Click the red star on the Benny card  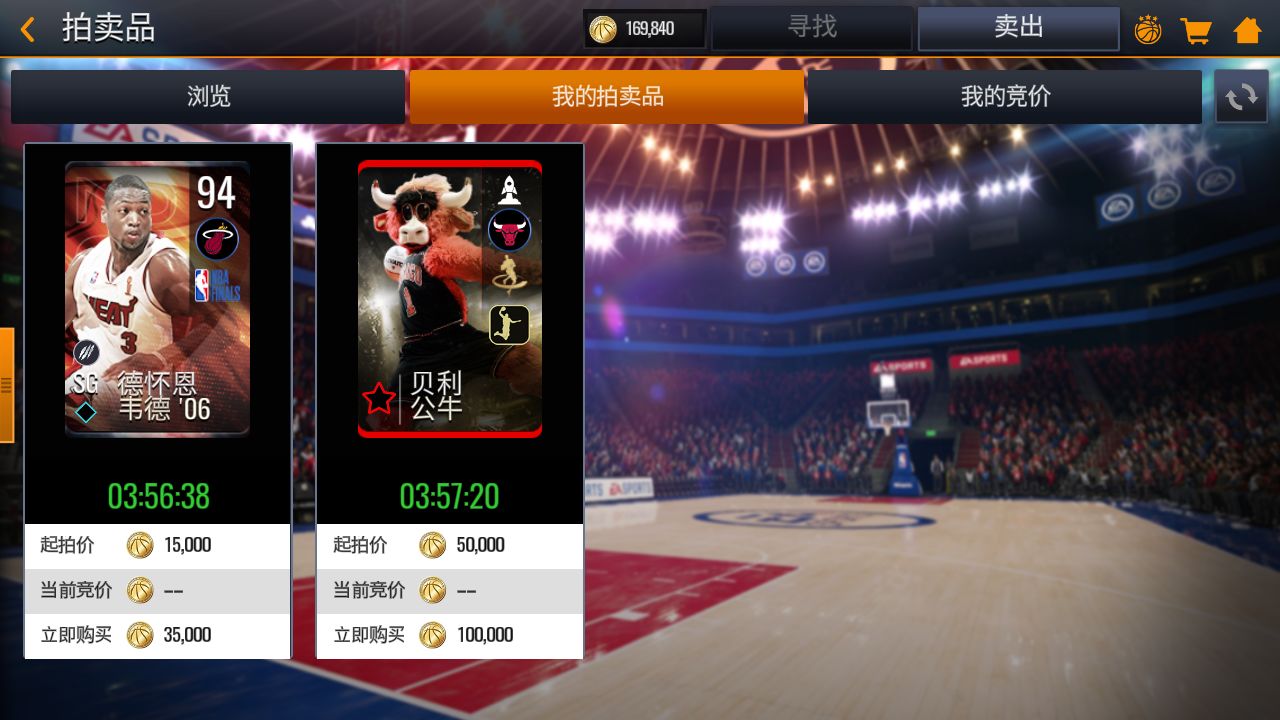pyautogui.click(x=378, y=396)
